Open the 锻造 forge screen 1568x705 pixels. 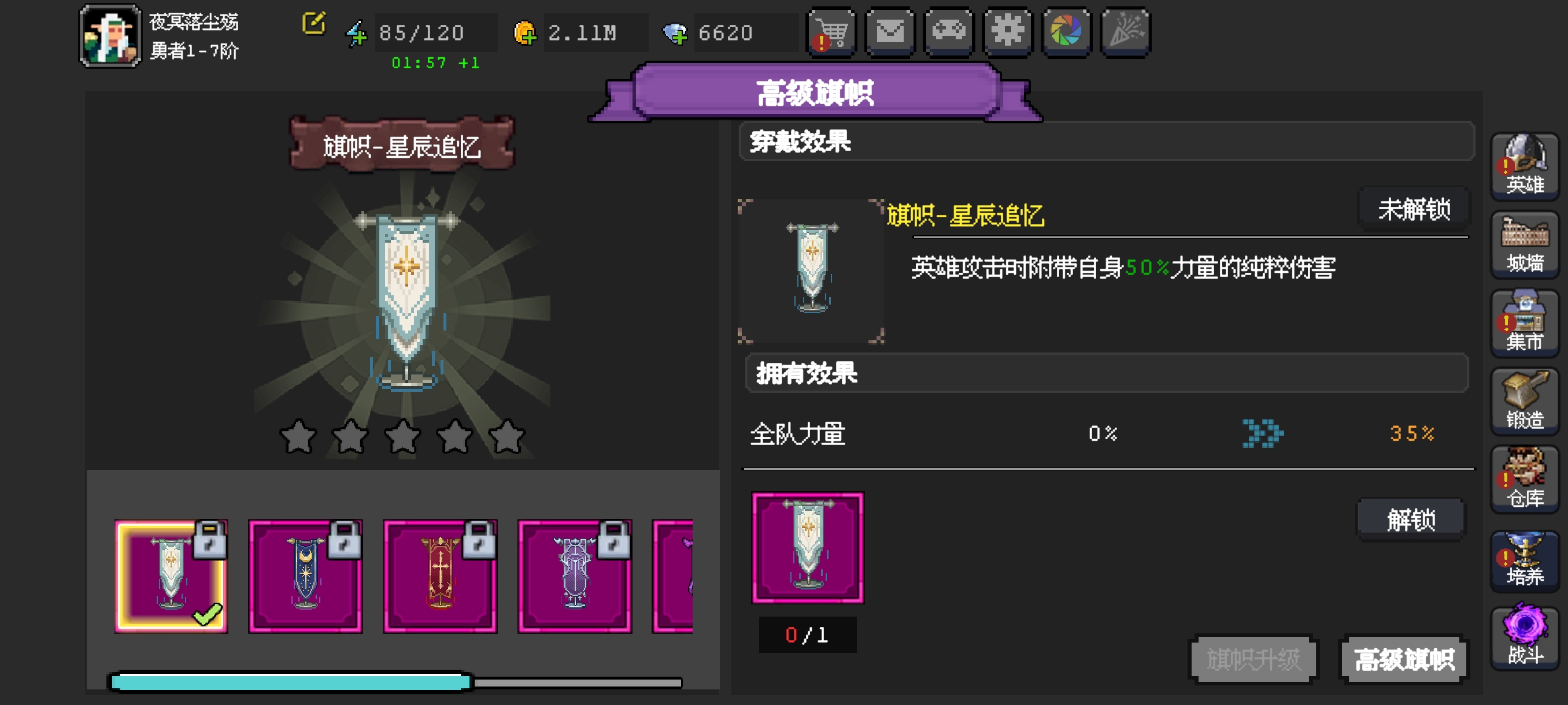pos(1524,402)
